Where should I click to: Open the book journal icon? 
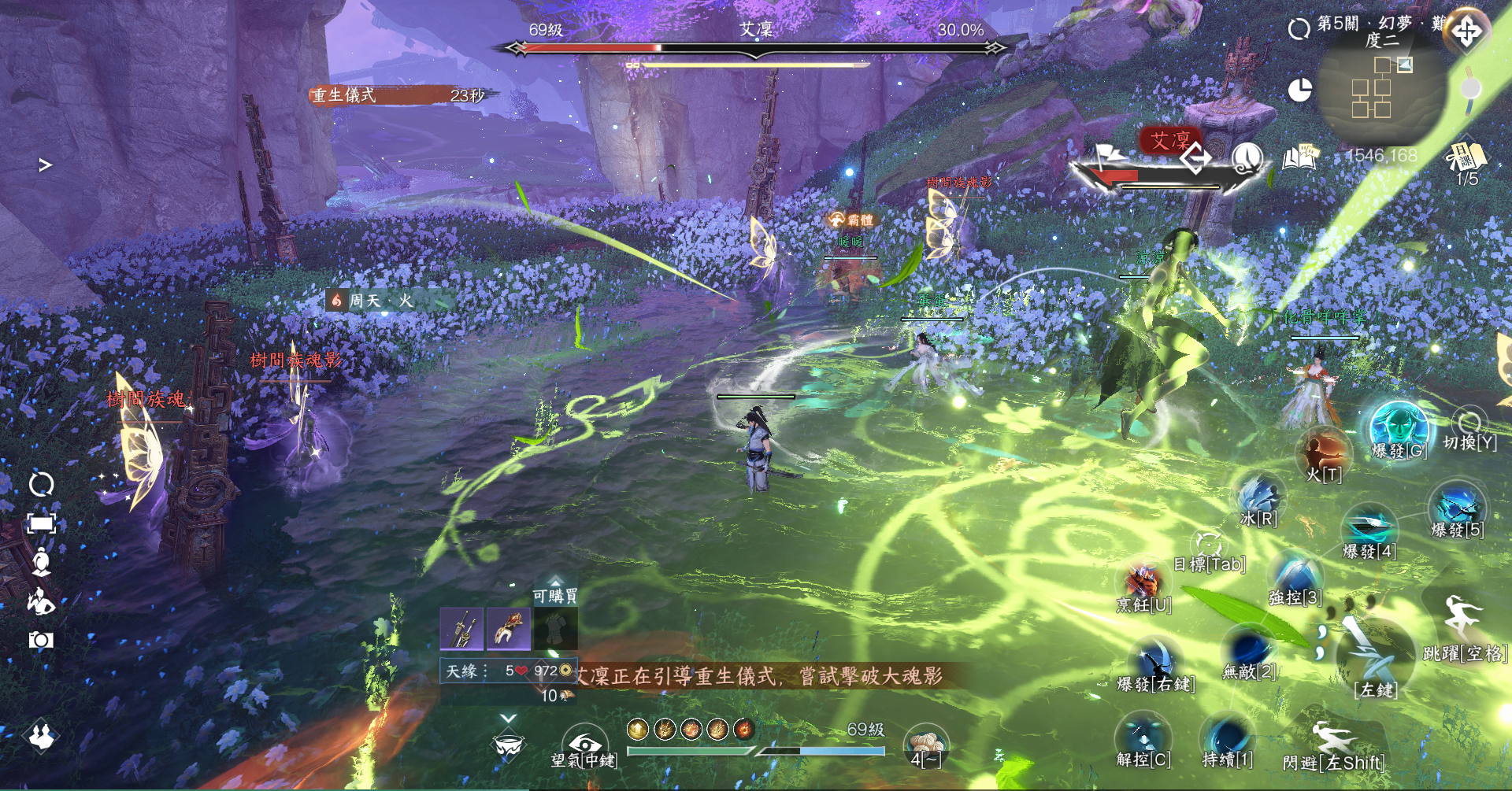[x=1300, y=157]
